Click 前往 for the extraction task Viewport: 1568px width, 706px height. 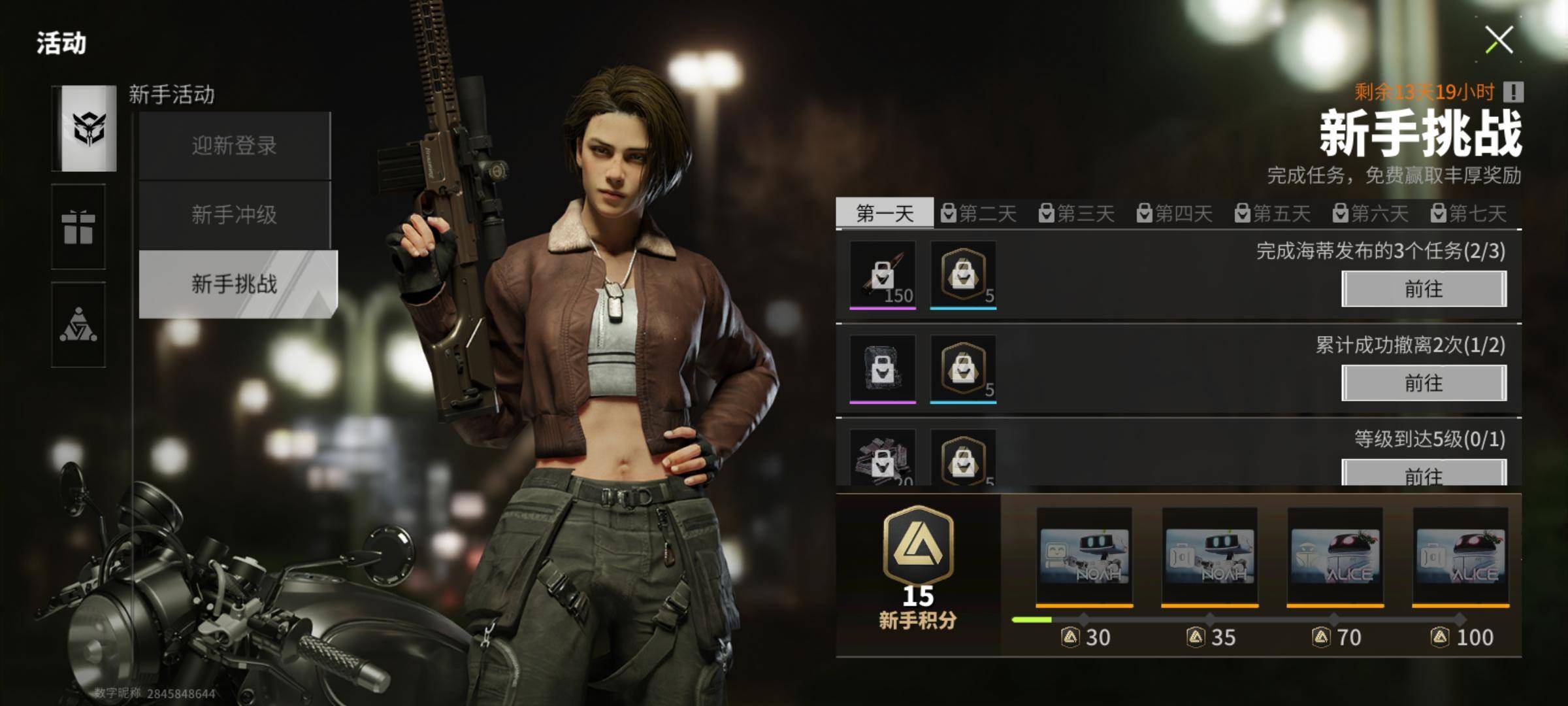pyautogui.click(x=1424, y=383)
